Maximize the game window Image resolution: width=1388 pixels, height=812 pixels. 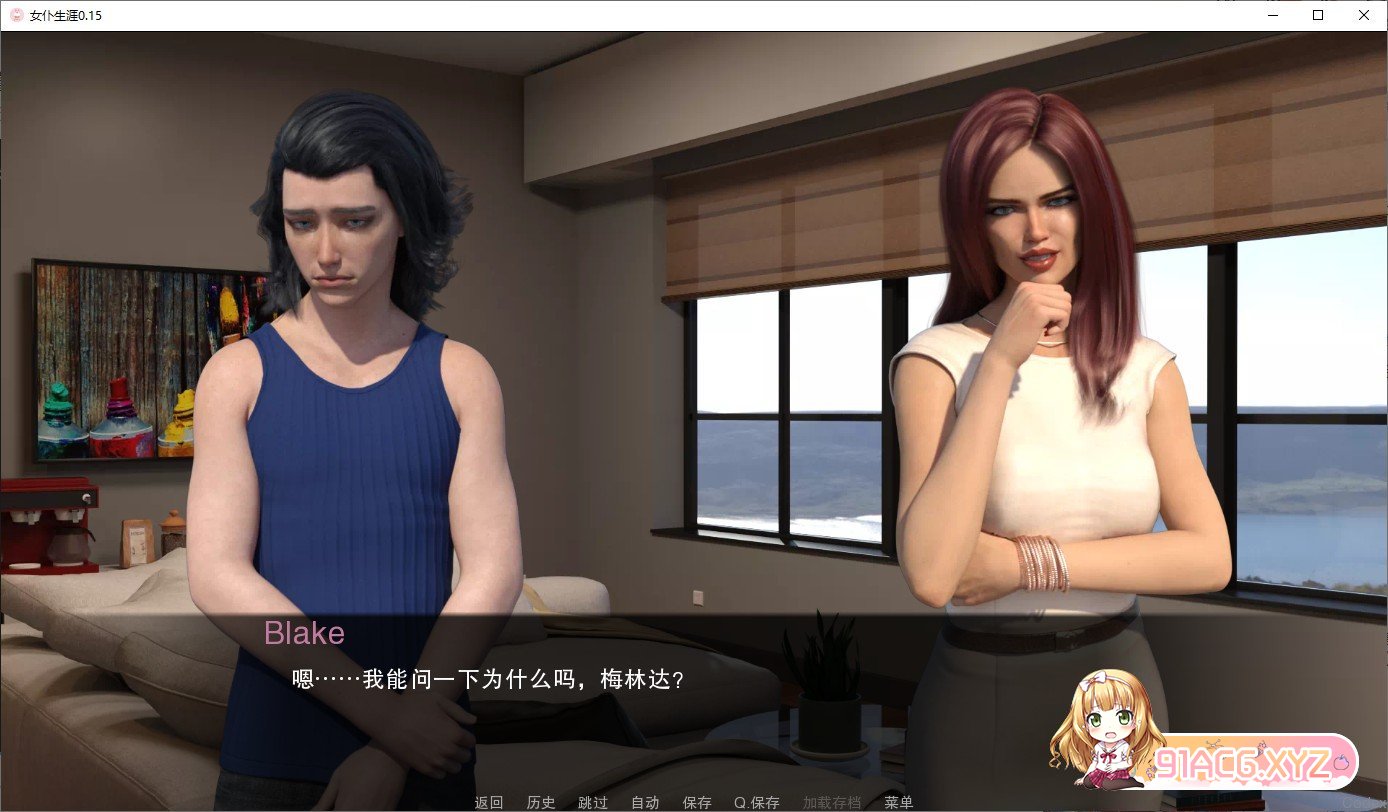[1318, 15]
